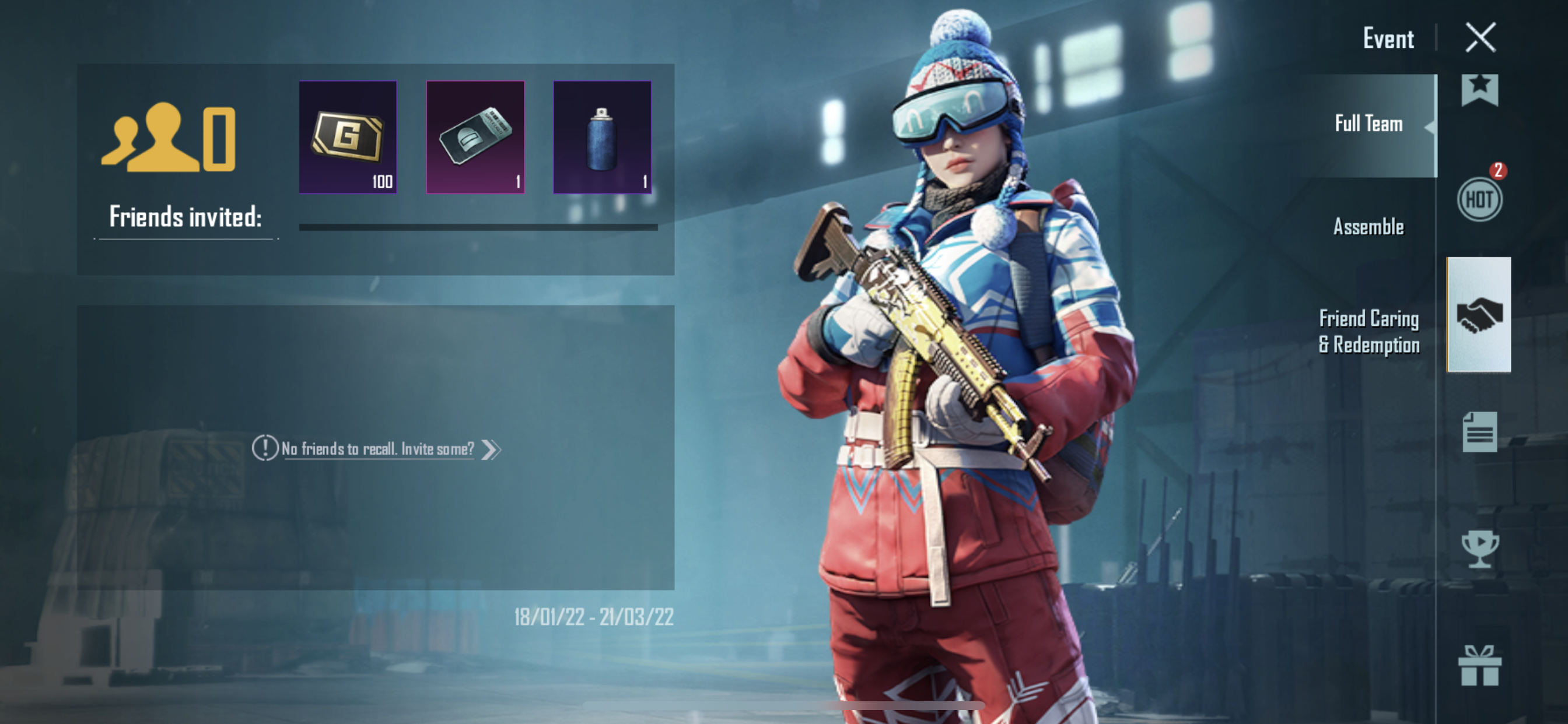
Task: Open the star bookmark category
Action: tap(1479, 90)
